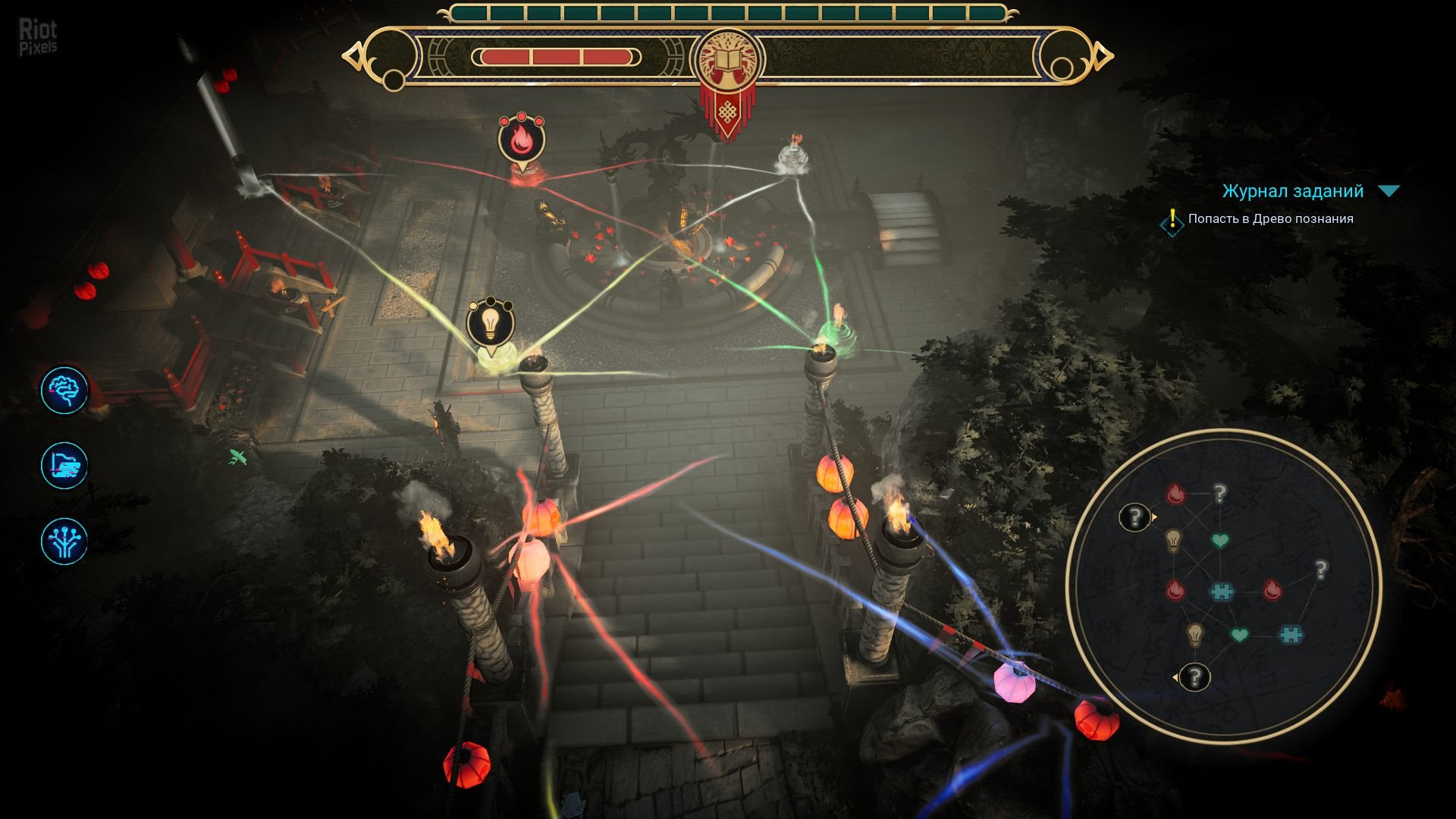Open the brain icon menu

(64, 391)
